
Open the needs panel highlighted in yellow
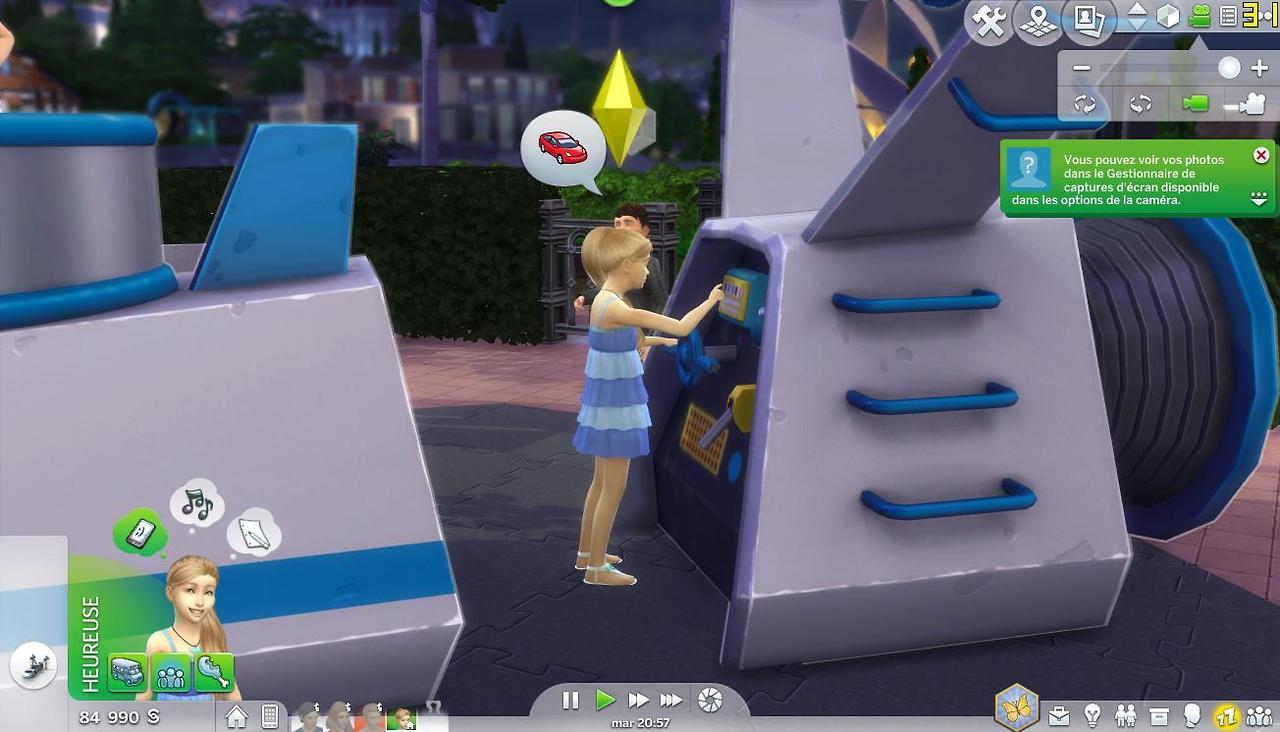pyautogui.click(x=1226, y=715)
